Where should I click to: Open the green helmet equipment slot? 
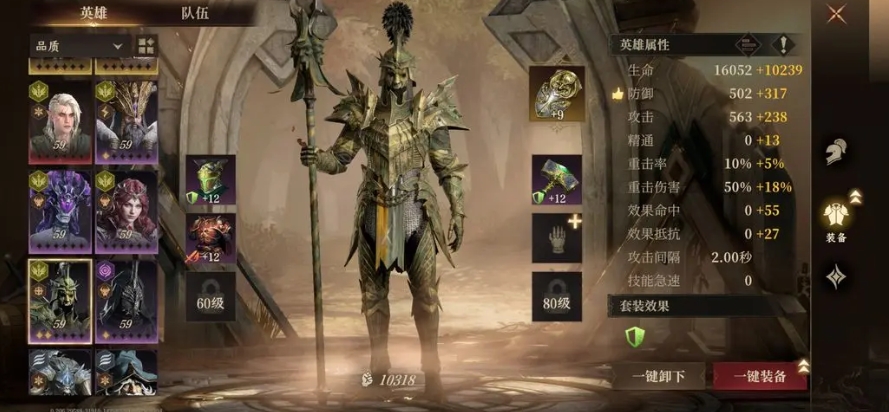coord(211,180)
